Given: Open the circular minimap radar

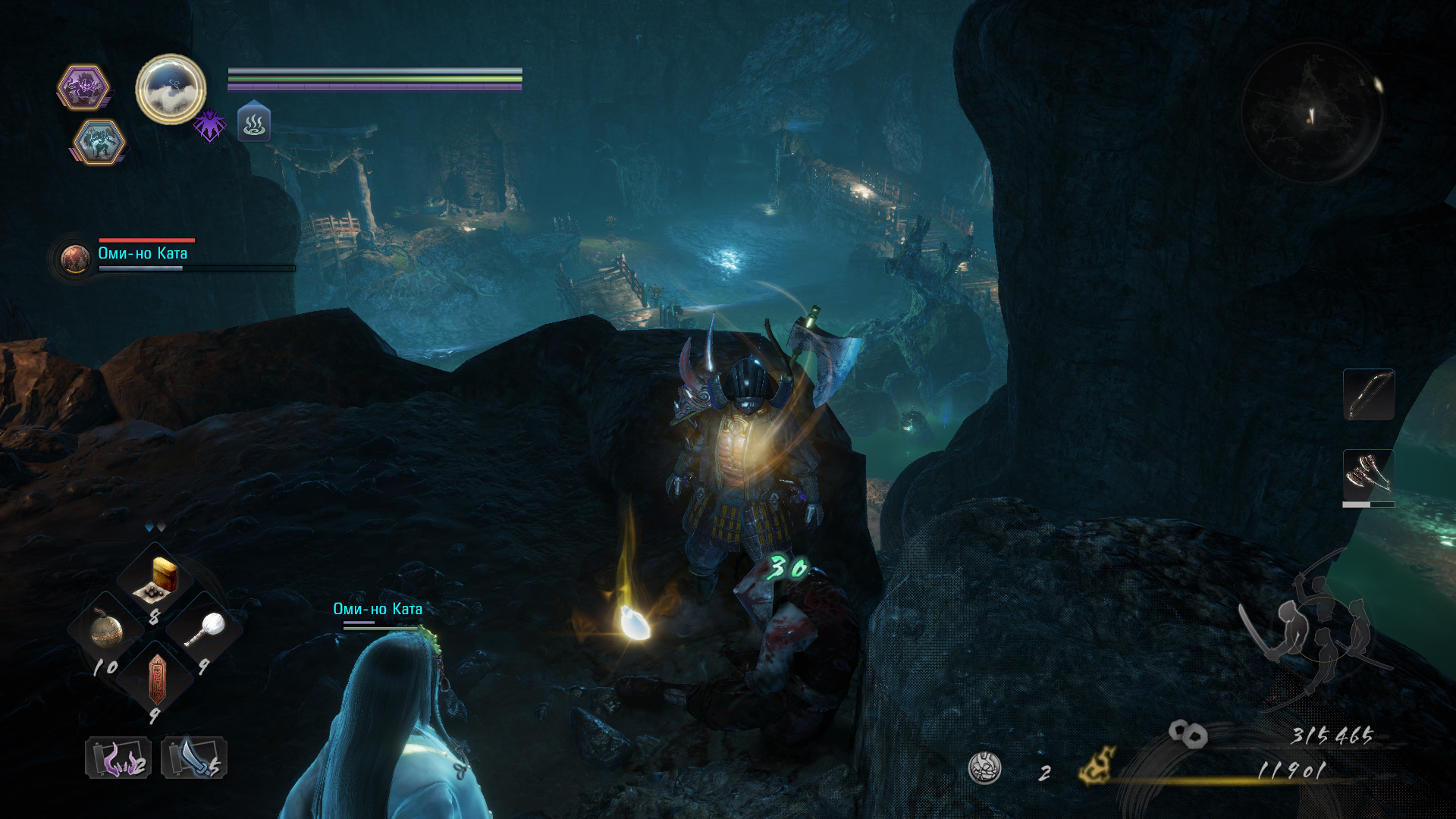Looking at the screenshot, I should pos(1311,114).
